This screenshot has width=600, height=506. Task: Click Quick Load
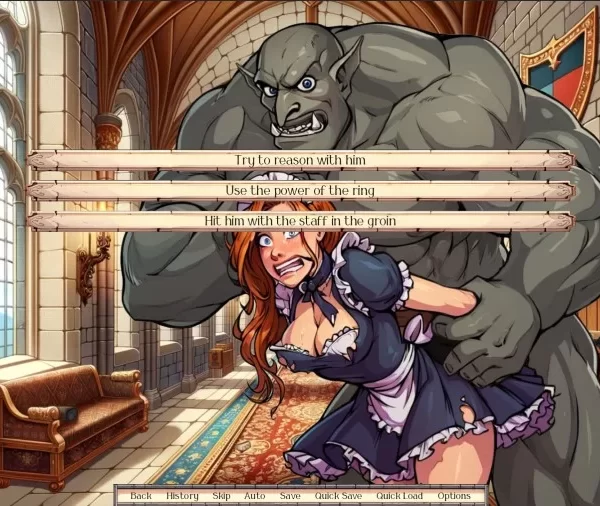(399, 496)
